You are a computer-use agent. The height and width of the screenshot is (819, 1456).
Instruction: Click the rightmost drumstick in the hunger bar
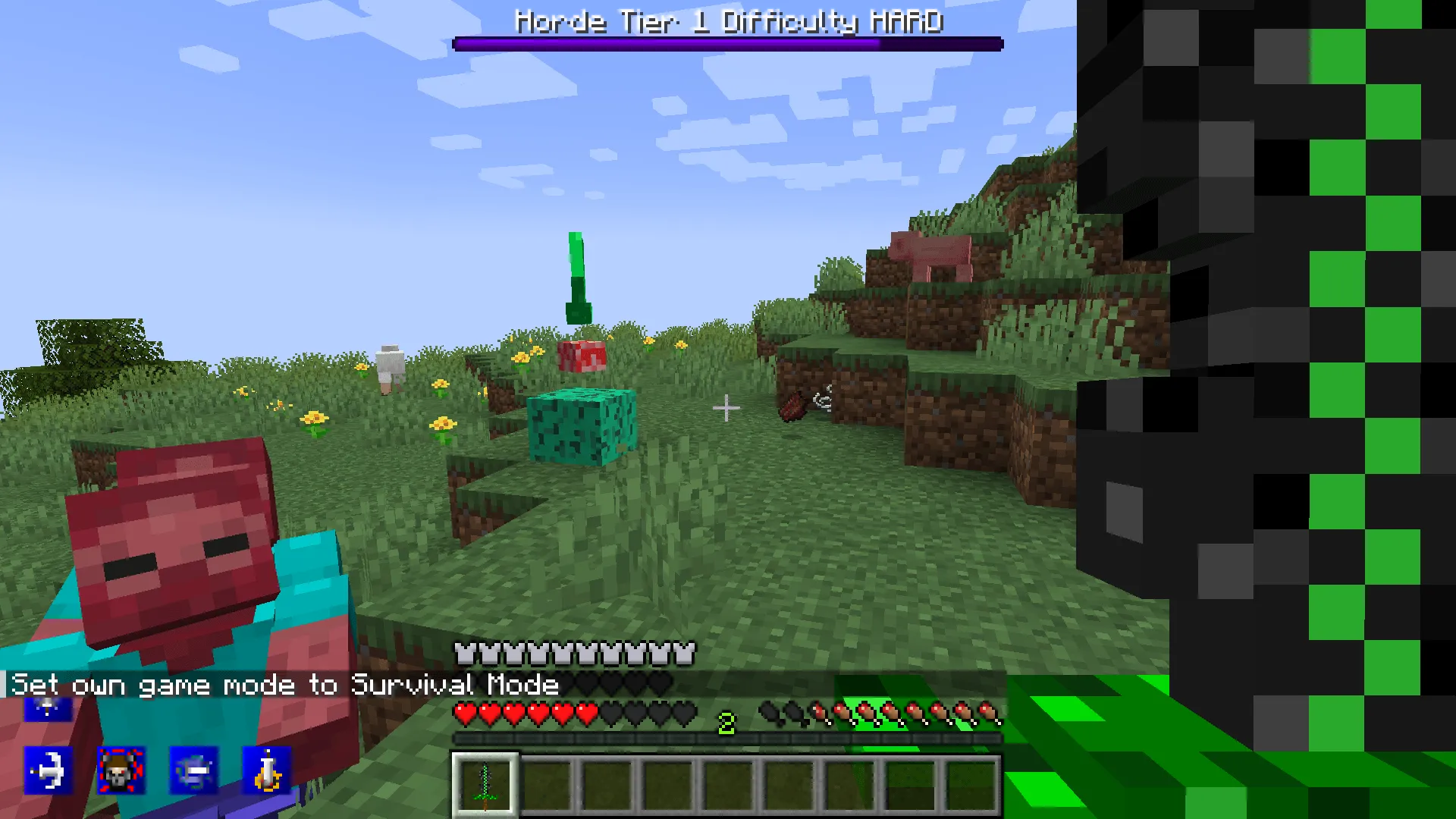click(992, 713)
